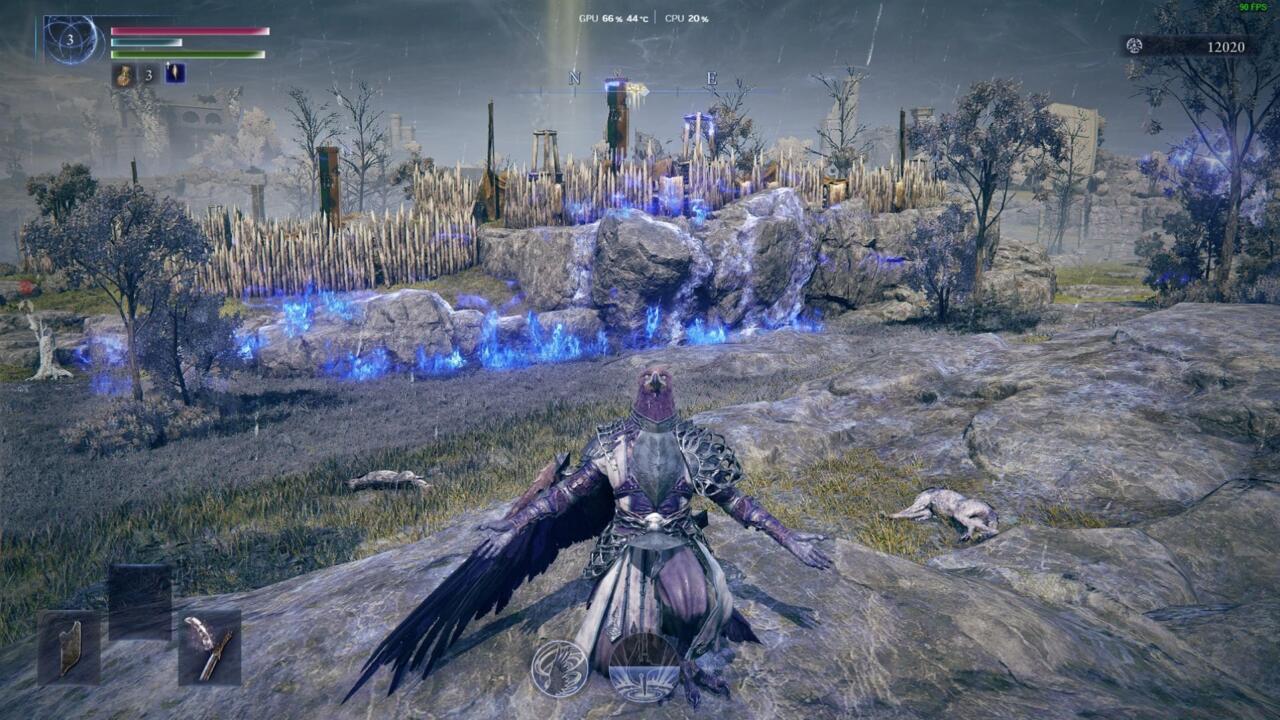Select the charge counter 3 beside the vial
This screenshot has height=720, width=1280.
[148, 73]
